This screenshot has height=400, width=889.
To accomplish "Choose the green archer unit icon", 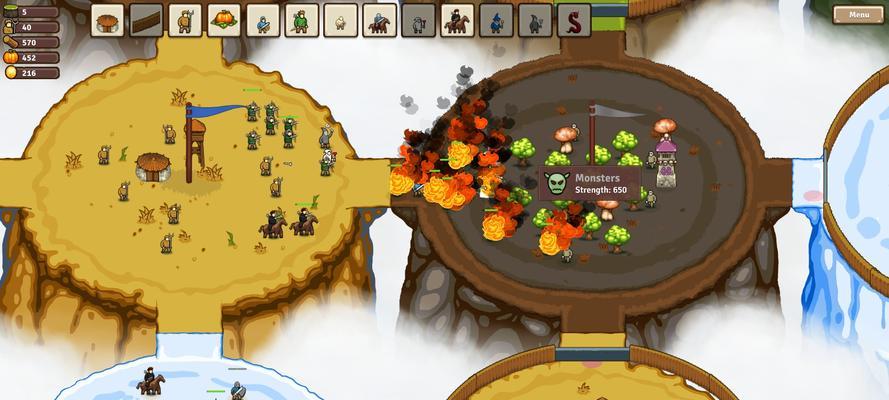I will click(302, 20).
